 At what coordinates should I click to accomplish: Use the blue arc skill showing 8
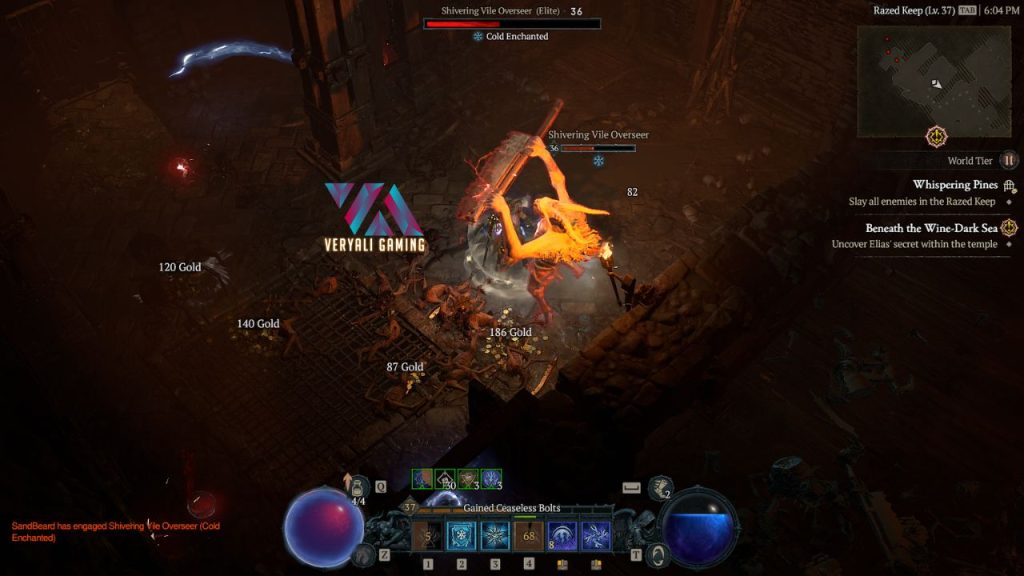point(563,537)
